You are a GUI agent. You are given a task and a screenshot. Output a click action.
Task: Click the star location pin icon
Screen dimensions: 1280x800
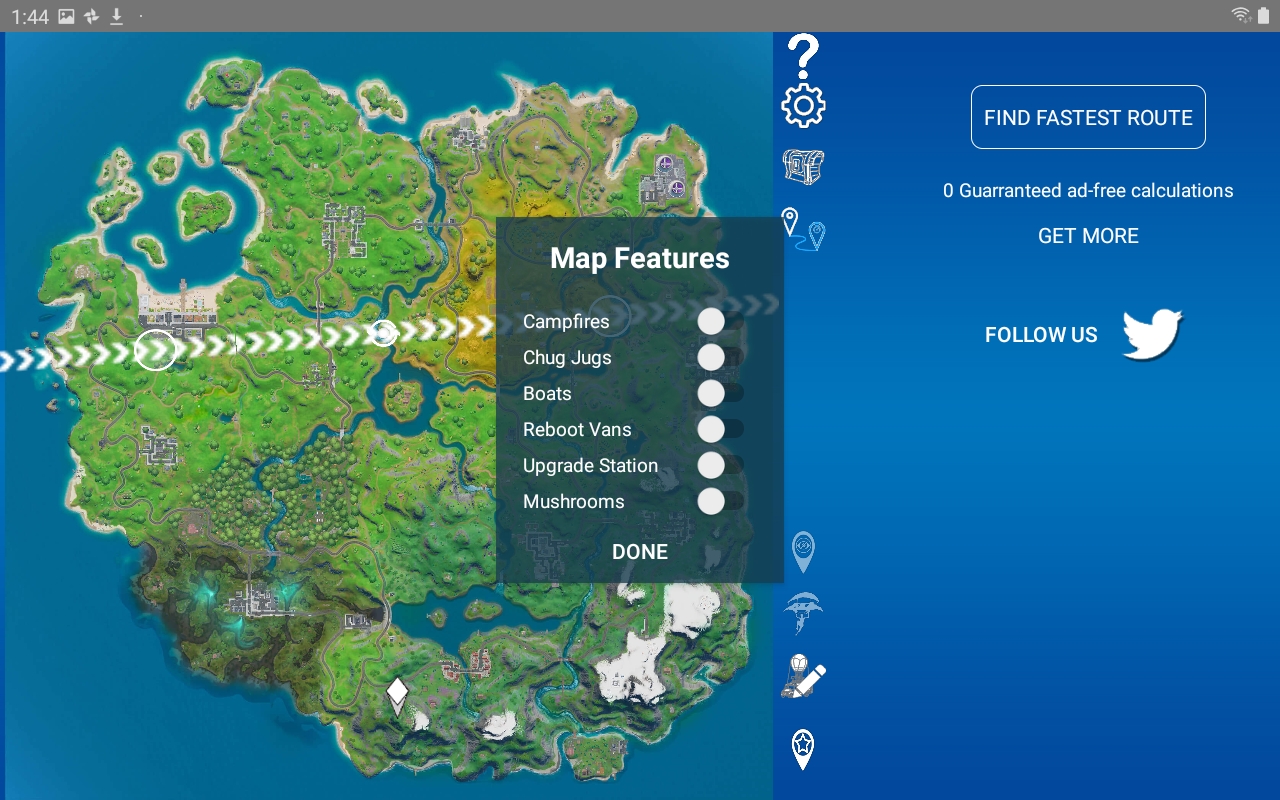tap(803, 749)
